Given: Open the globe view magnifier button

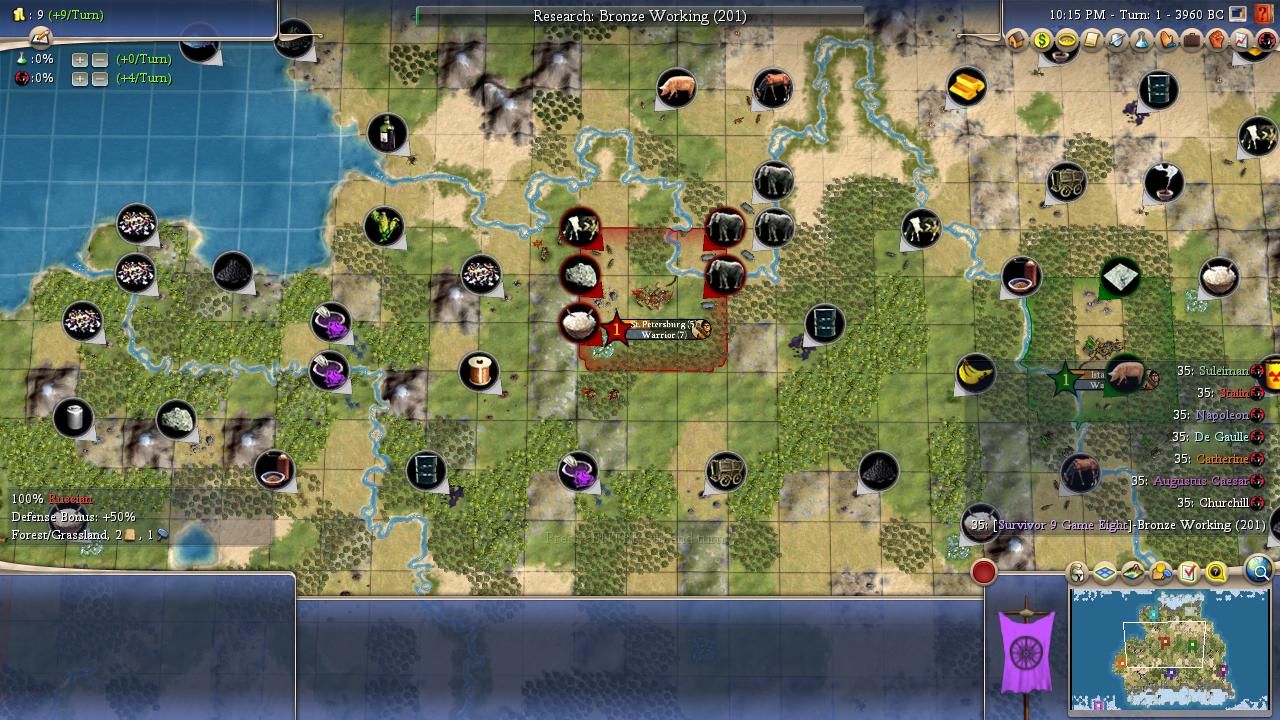Looking at the screenshot, I should pyautogui.click(x=1259, y=571).
